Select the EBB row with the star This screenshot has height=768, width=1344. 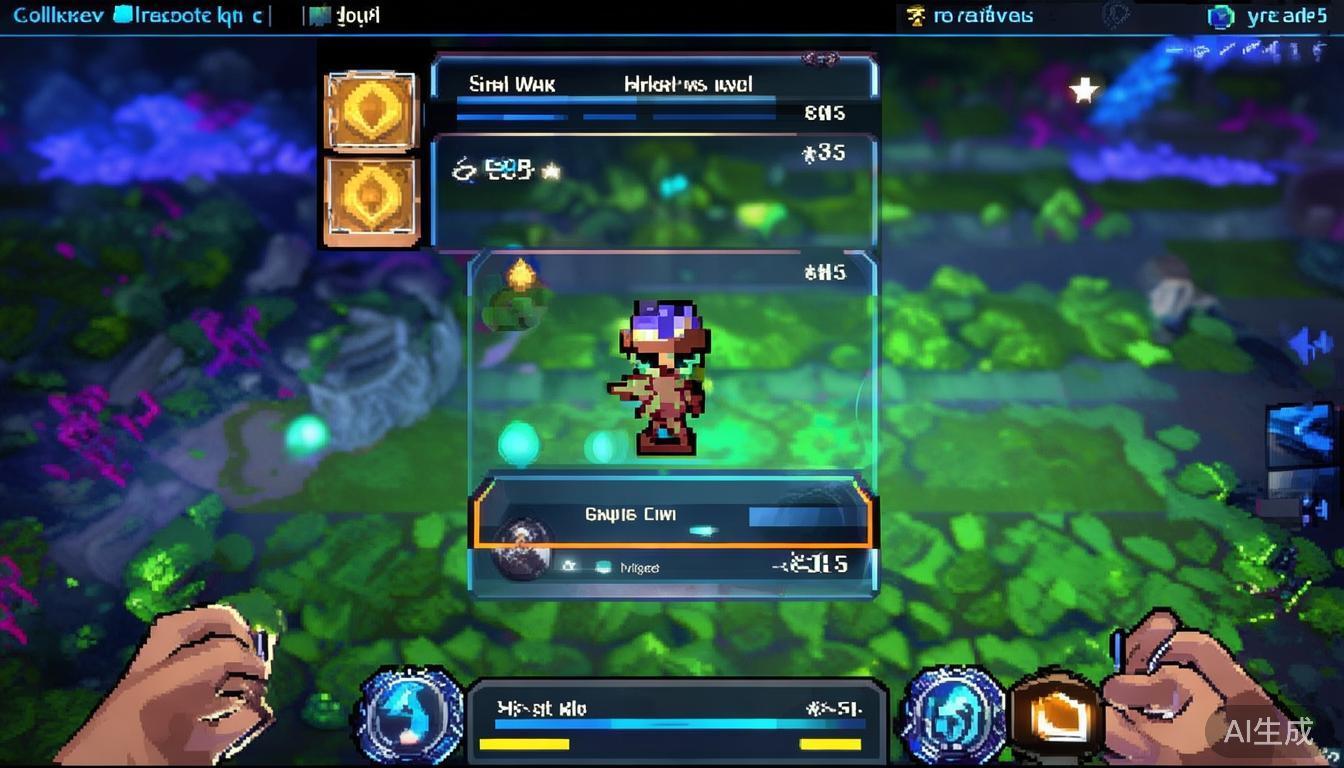(506, 170)
